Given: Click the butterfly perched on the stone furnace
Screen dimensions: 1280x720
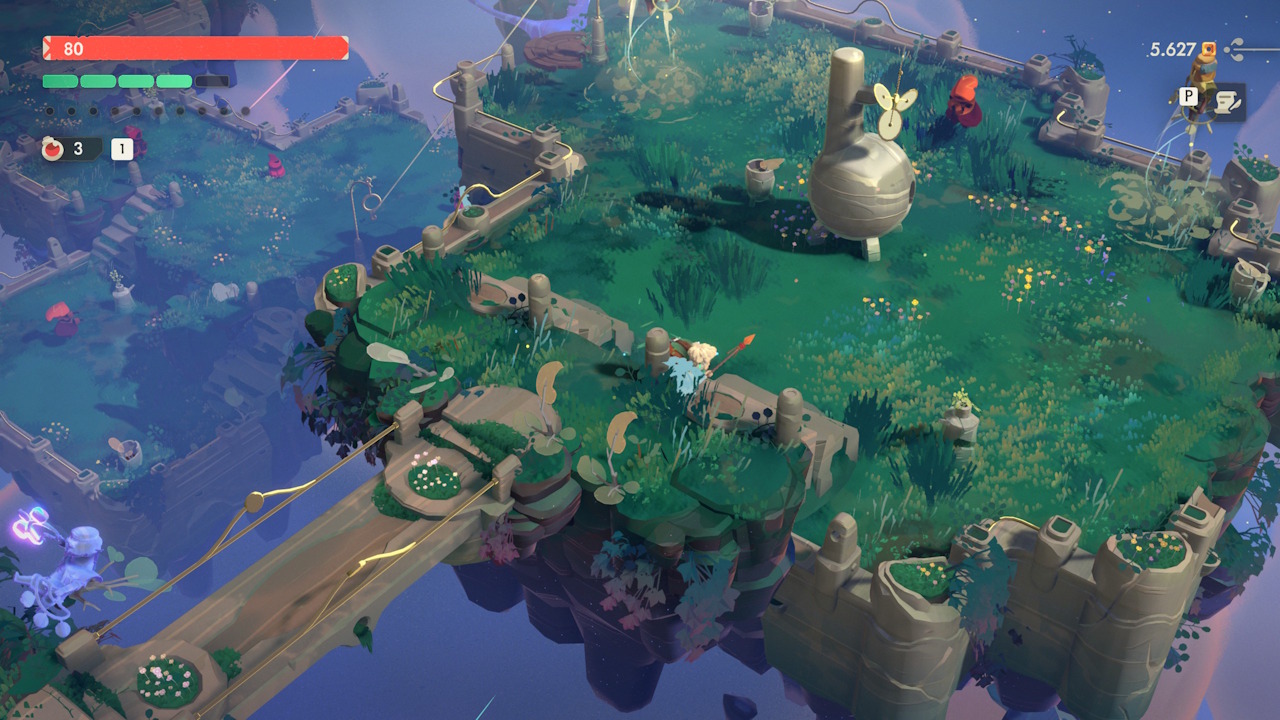Looking at the screenshot, I should (x=895, y=110).
